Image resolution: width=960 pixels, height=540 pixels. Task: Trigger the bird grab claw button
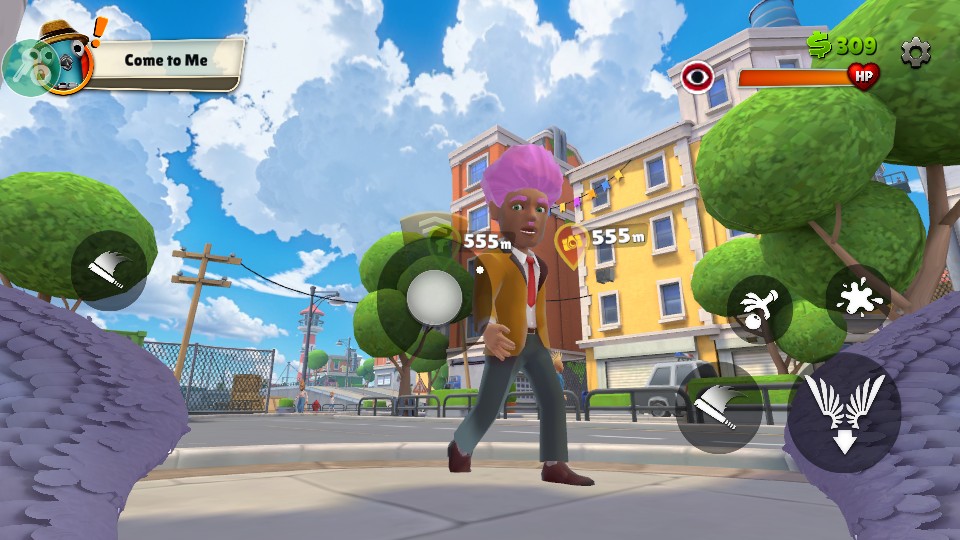(x=760, y=309)
